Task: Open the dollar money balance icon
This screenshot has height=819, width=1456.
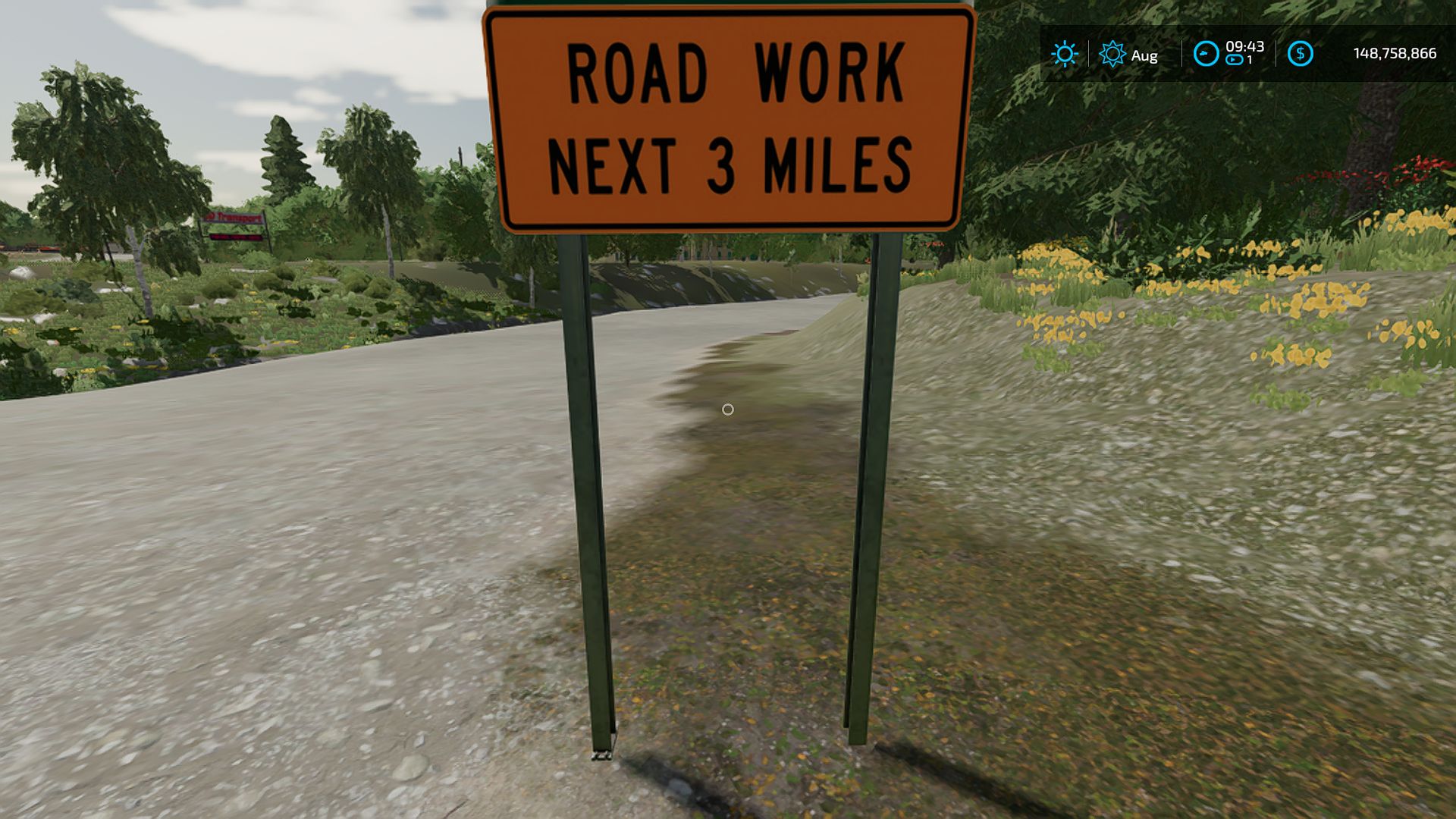Action: click(1300, 54)
